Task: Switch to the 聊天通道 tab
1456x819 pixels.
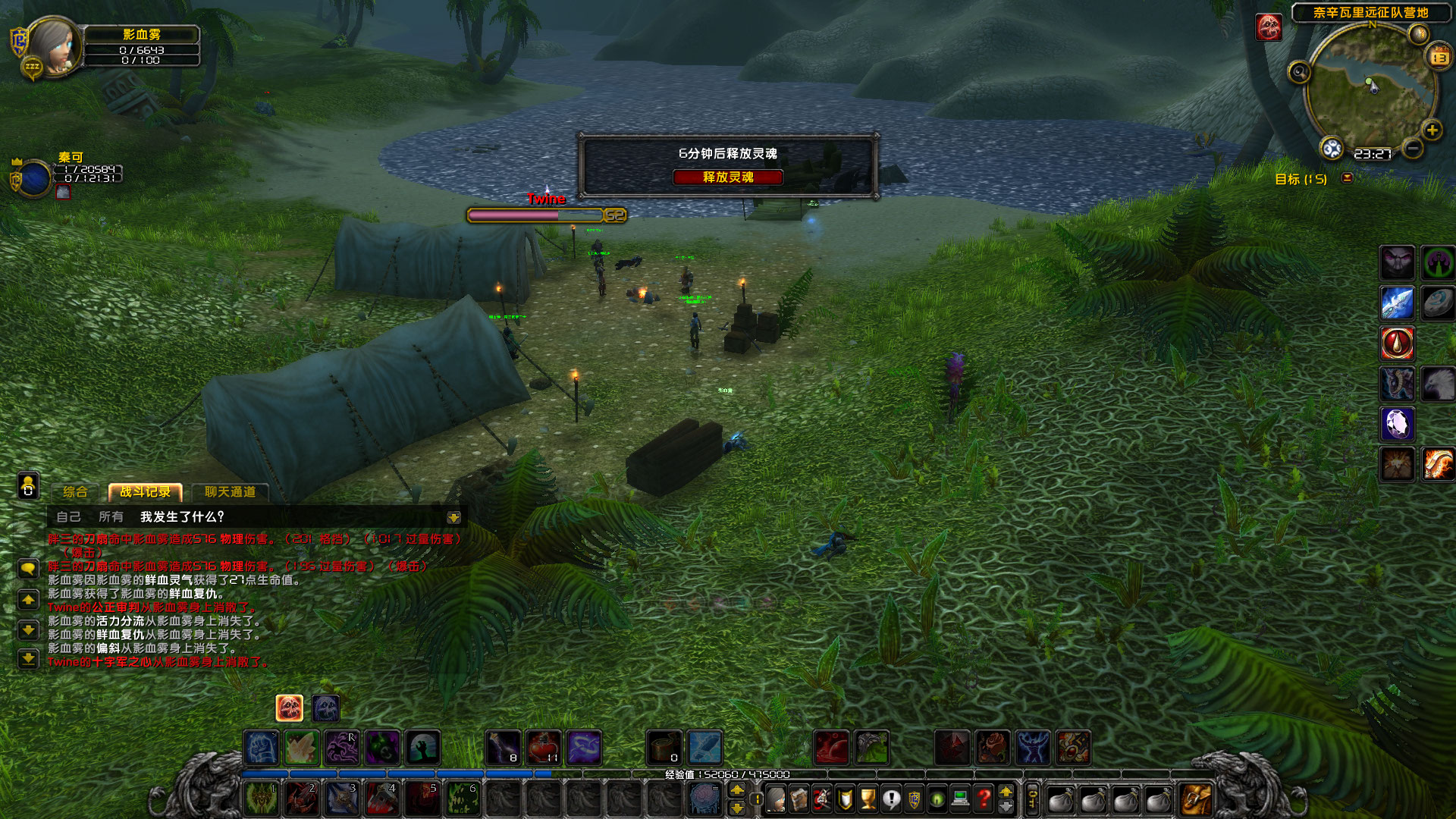Action: (x=231, y=492)
